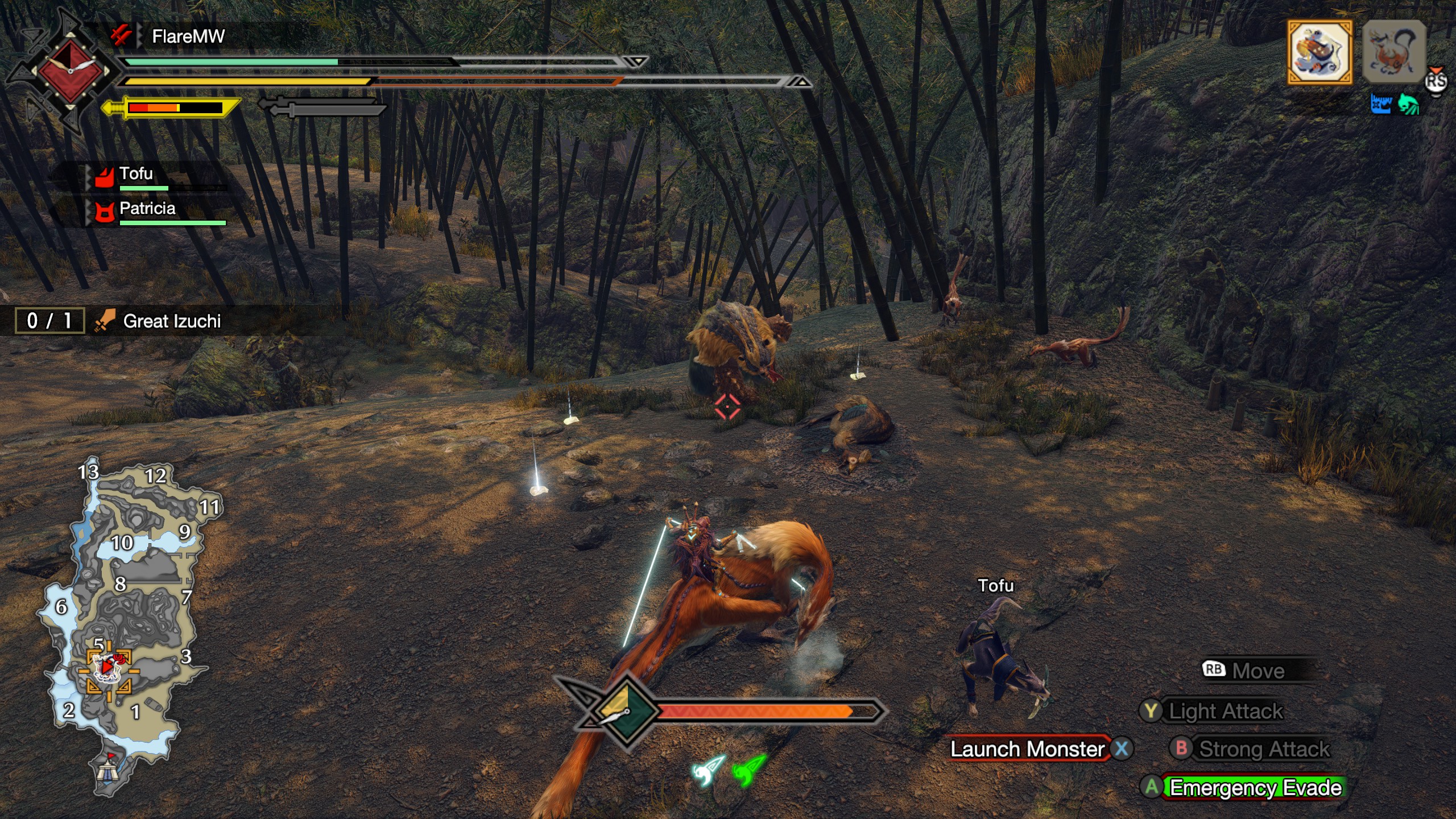Image resolution: width=1456 pixels, height=819 pixels.
Task: Select buddy Tofu in the party list
Action: click(136, 174)
